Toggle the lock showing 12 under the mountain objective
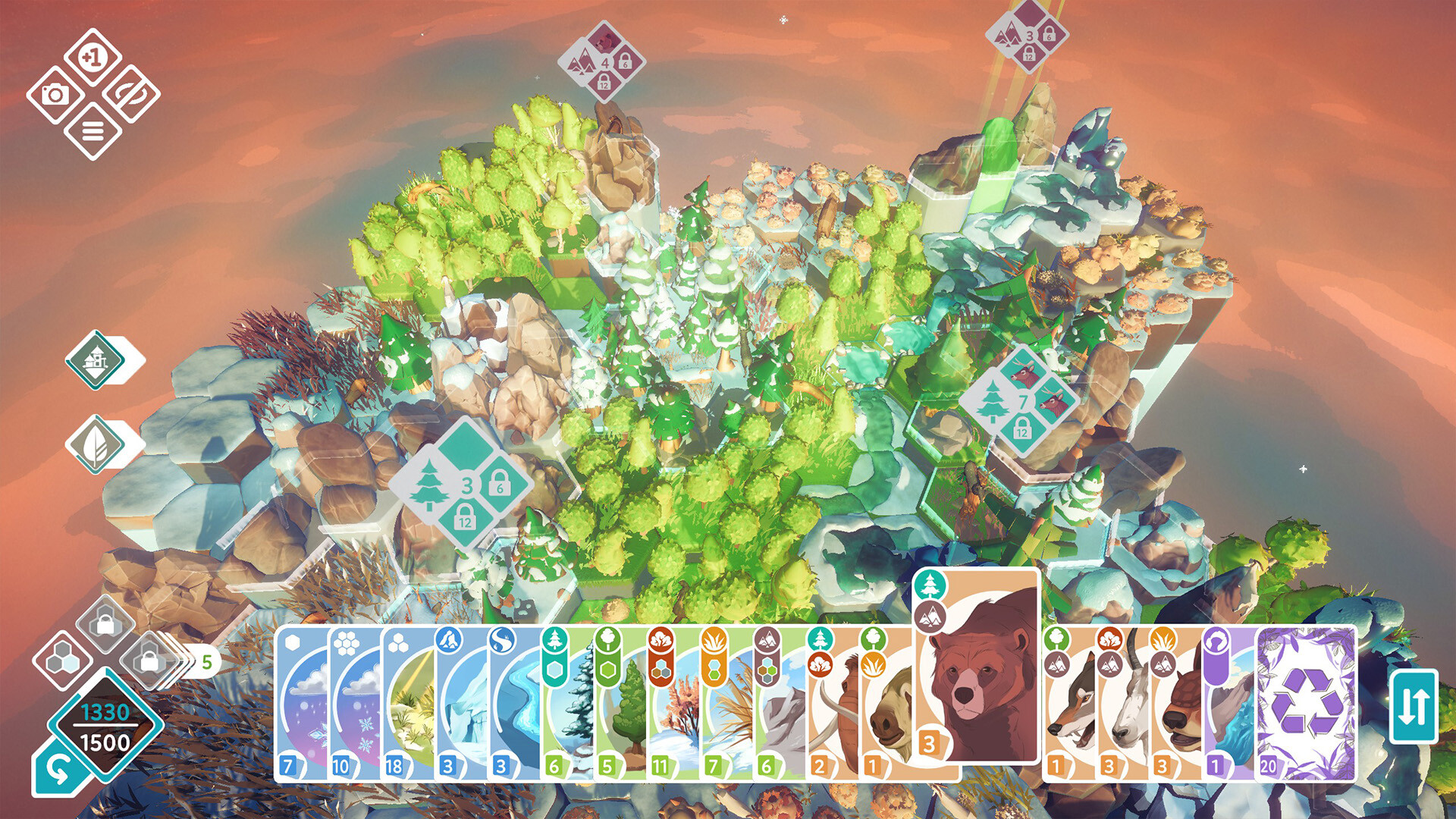Image resolution: width=1456 pixels, height=819 pixels. pyautogui.click(x=604, y=83)
